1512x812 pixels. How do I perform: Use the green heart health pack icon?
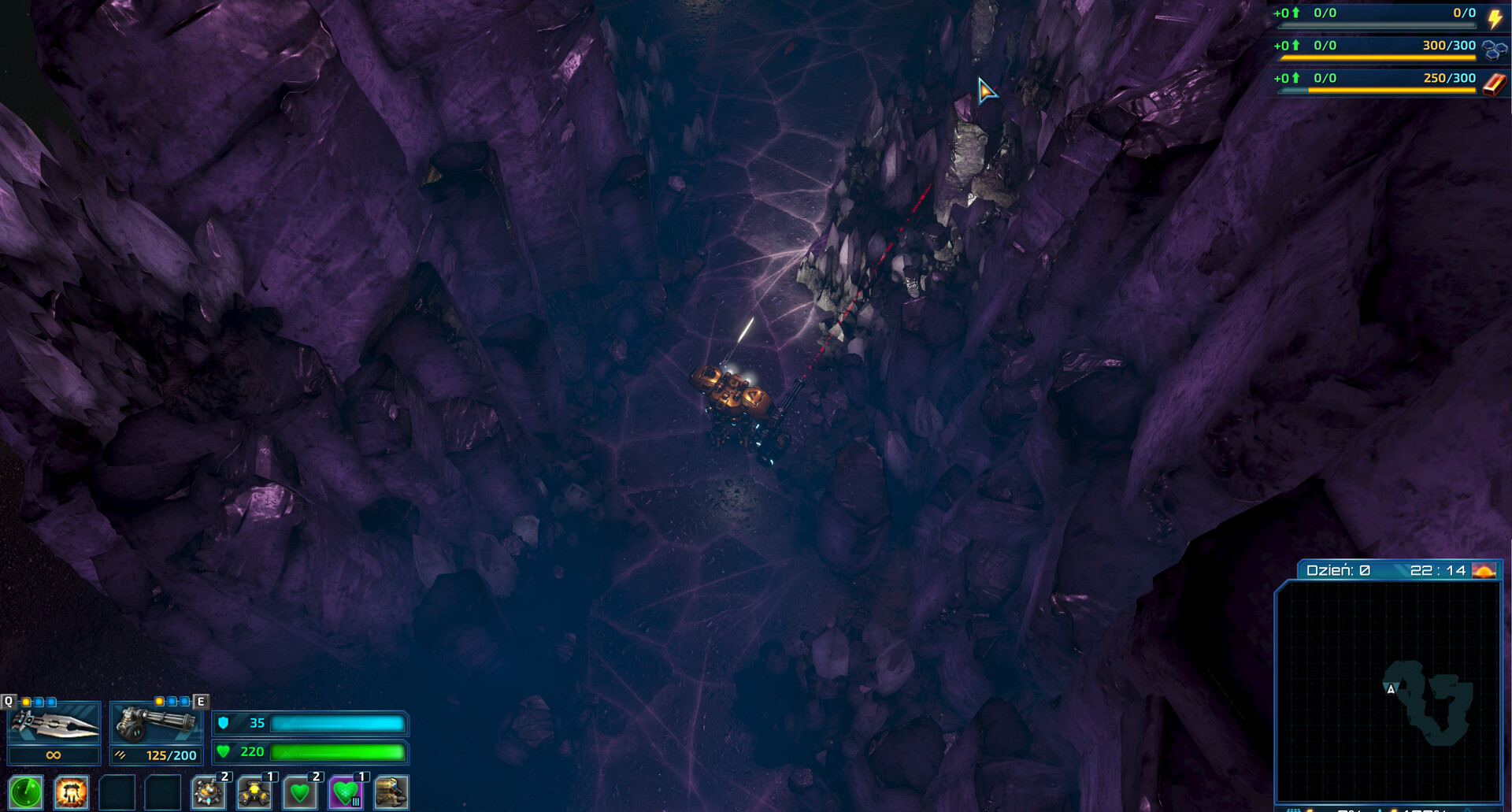(x=299, y=795)
